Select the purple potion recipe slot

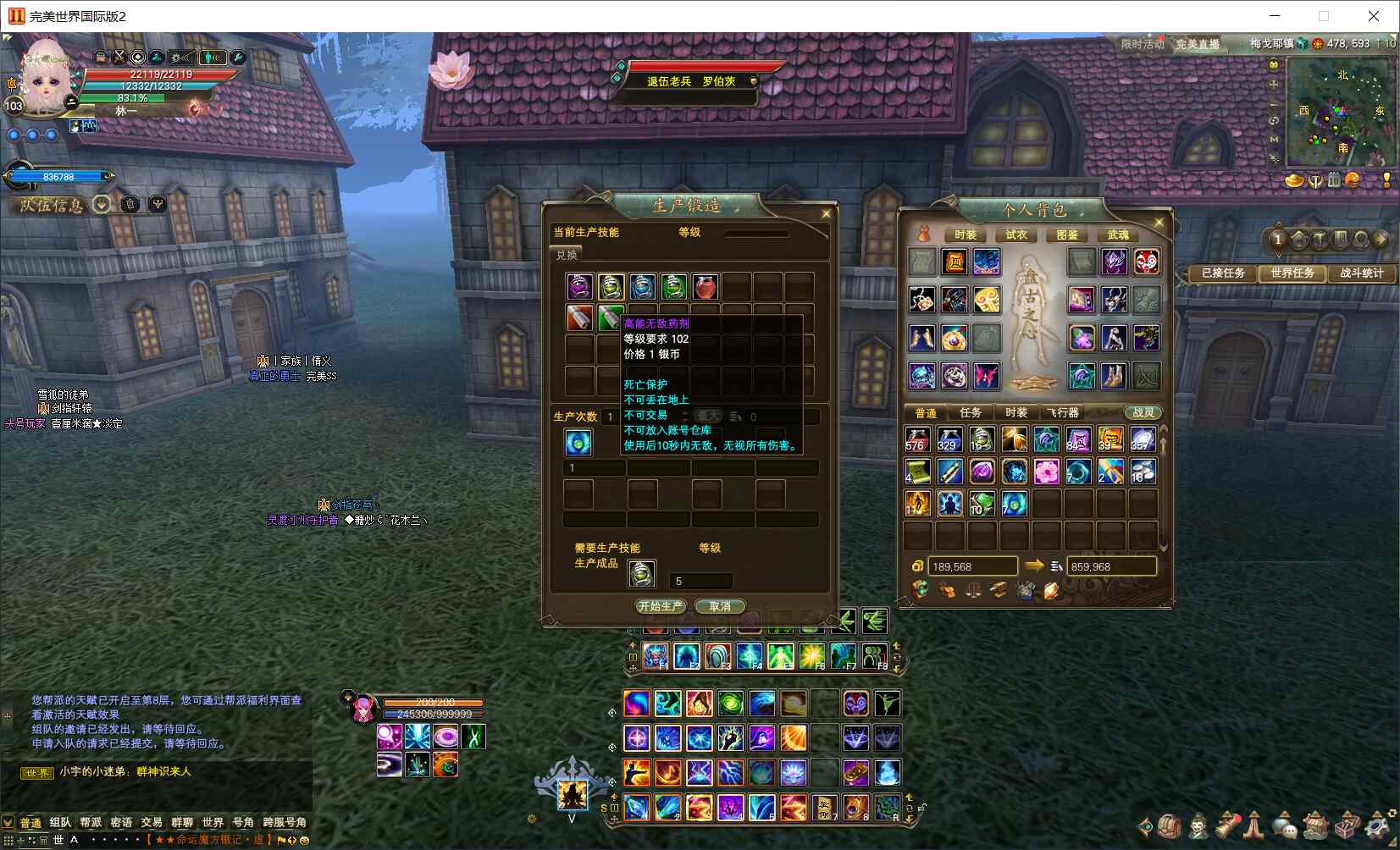click(579, 287)
